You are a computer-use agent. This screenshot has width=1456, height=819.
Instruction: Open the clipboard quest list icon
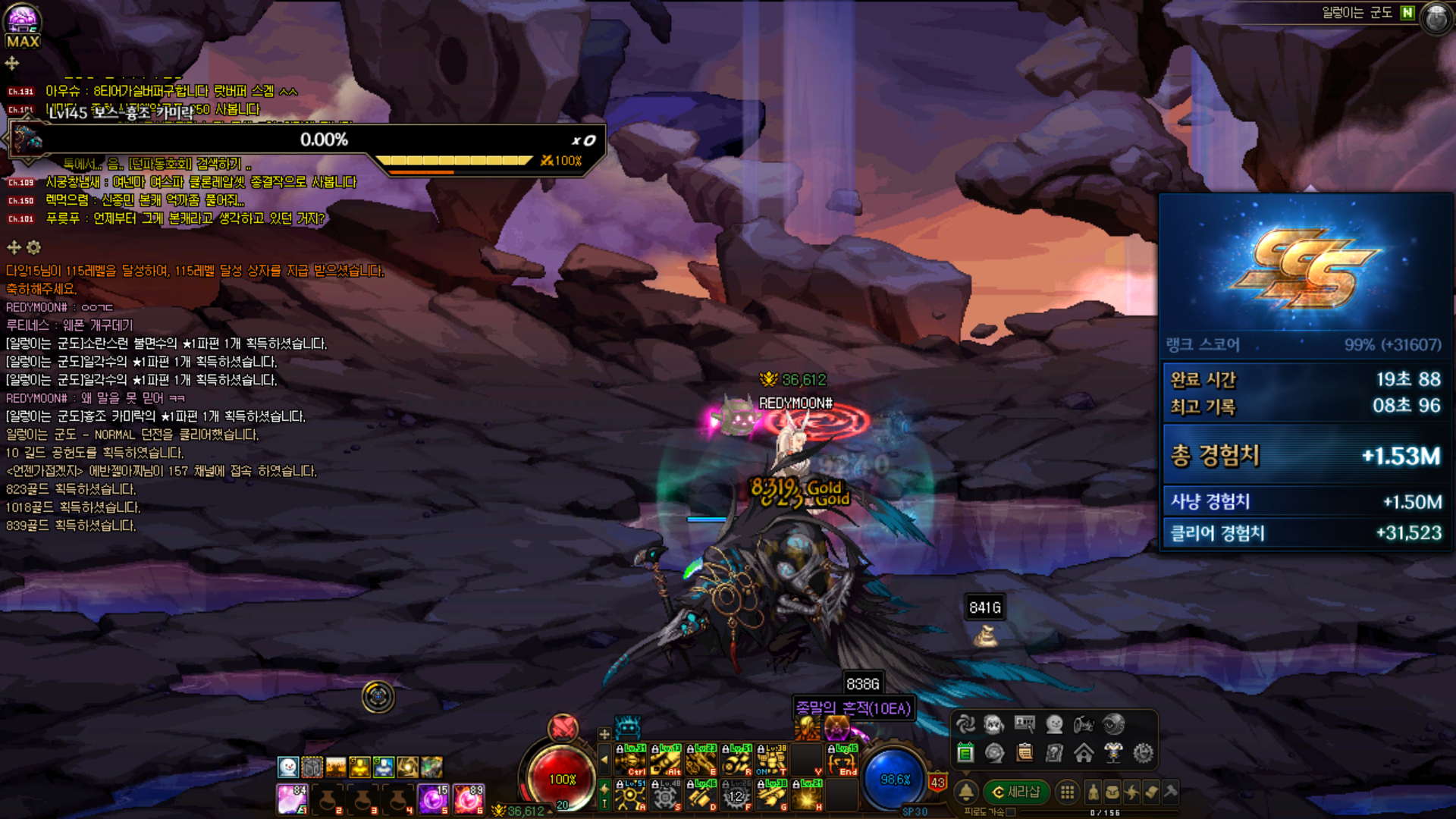coord(1025,753)
